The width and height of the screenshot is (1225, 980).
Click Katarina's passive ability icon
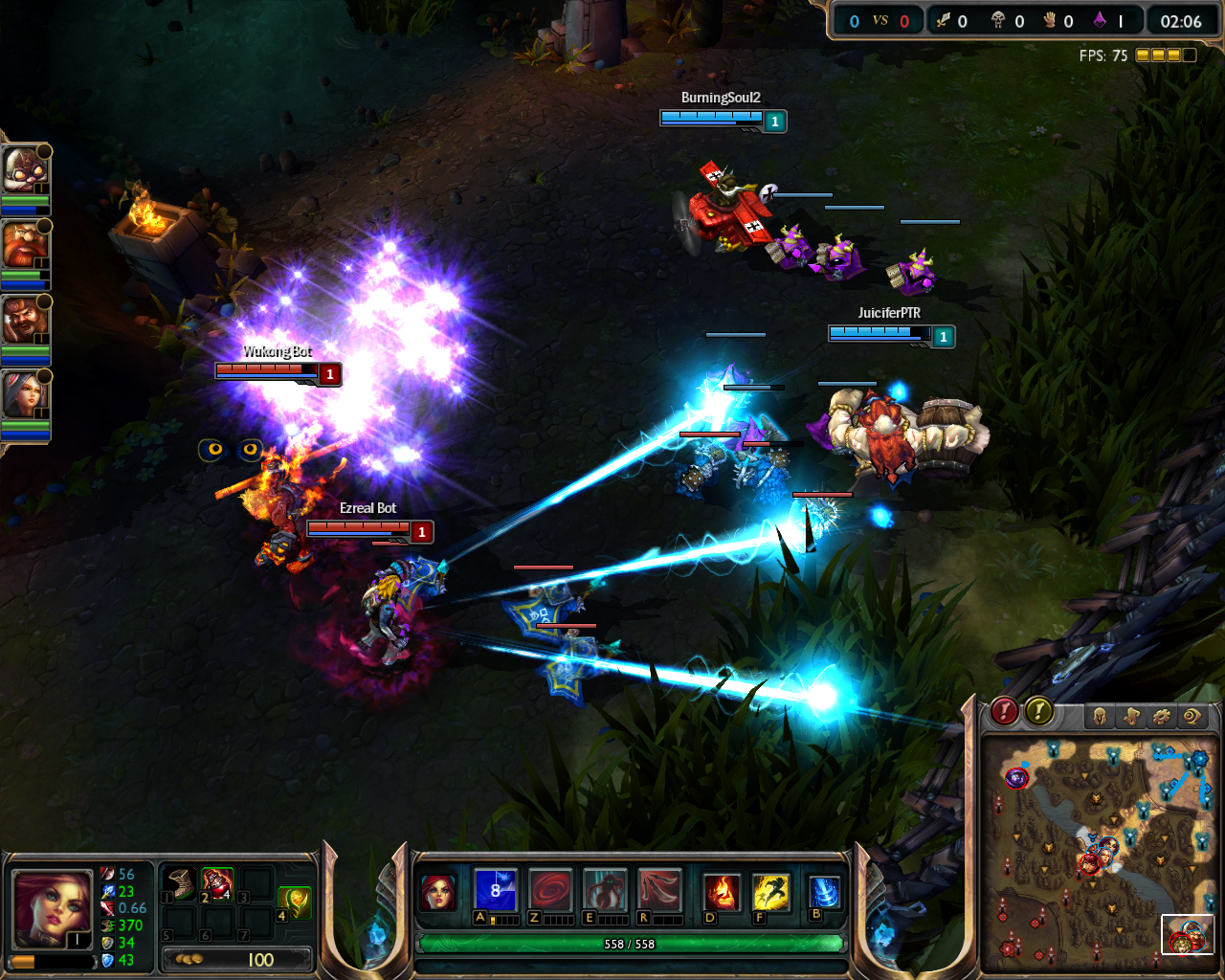439,891
